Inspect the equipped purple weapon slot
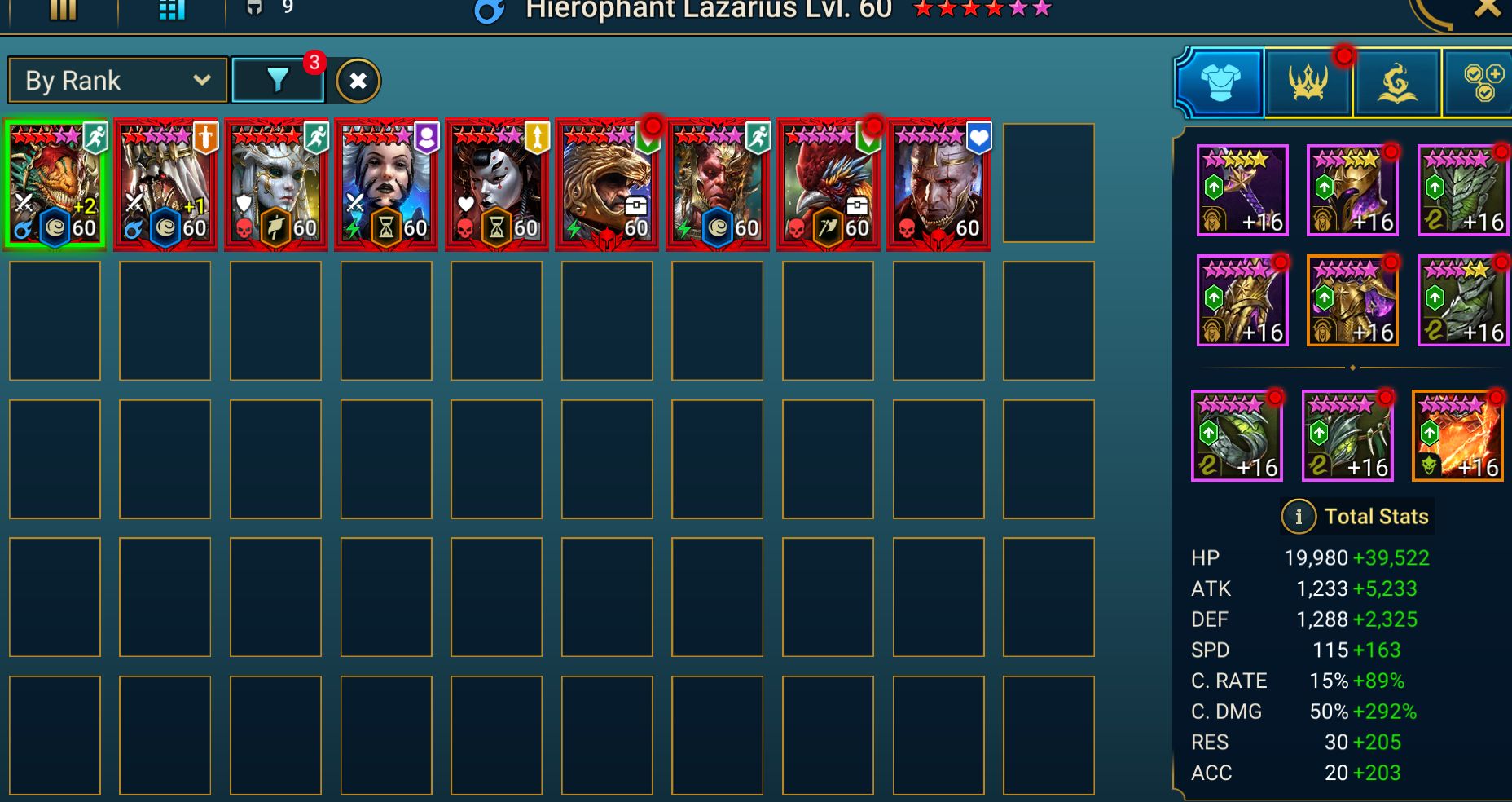 click(x=1242, y=190)
